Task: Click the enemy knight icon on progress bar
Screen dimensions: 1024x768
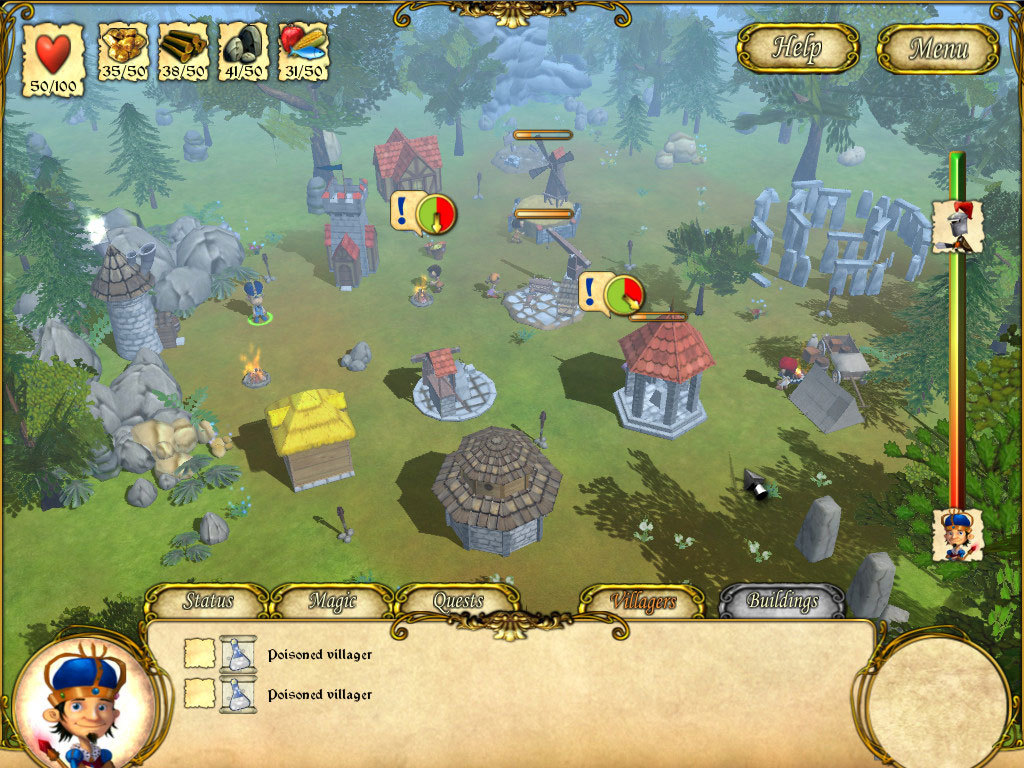Action: click(x=957, y=226)
